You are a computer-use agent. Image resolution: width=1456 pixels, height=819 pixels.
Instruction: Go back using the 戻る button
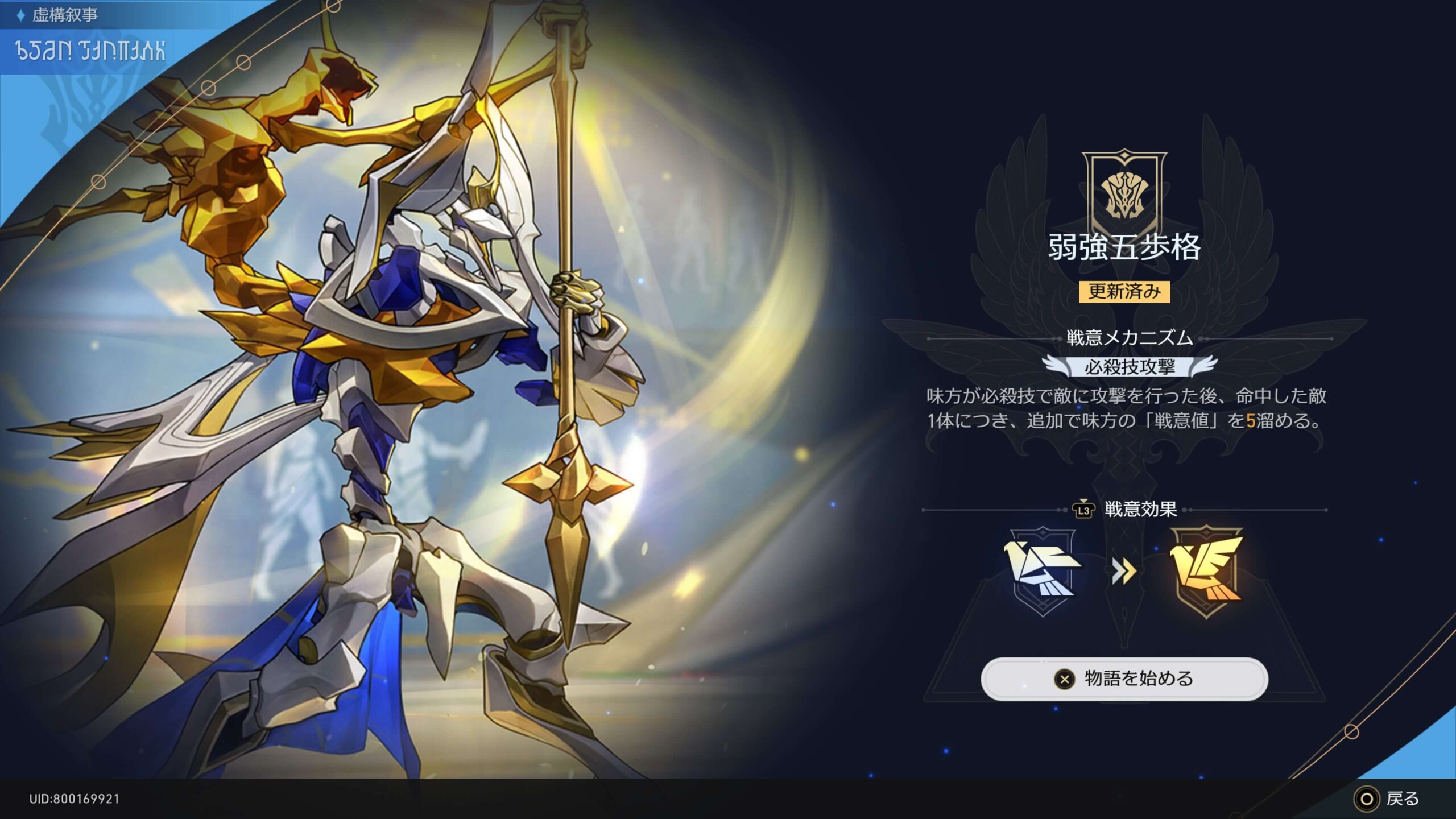pyautogui.click(x=1388, y=799)
